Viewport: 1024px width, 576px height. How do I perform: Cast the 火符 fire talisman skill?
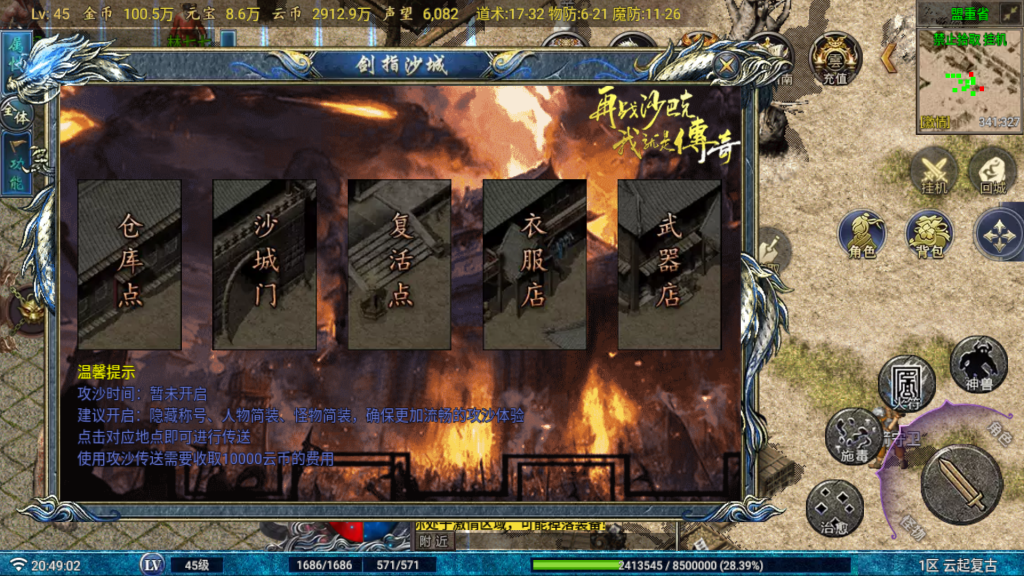pos(906,382)
